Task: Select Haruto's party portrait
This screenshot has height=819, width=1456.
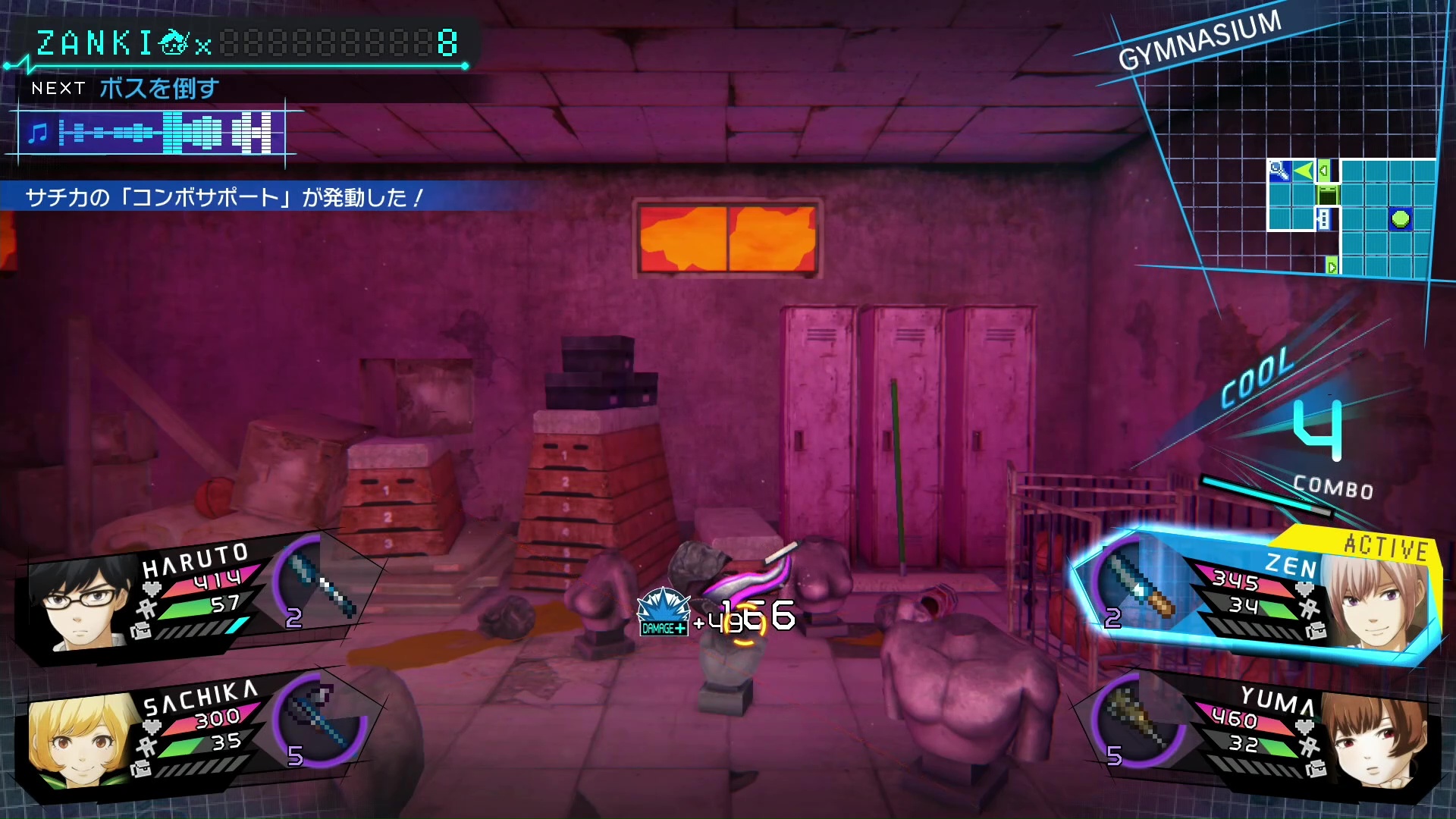Action: (80, 604)
